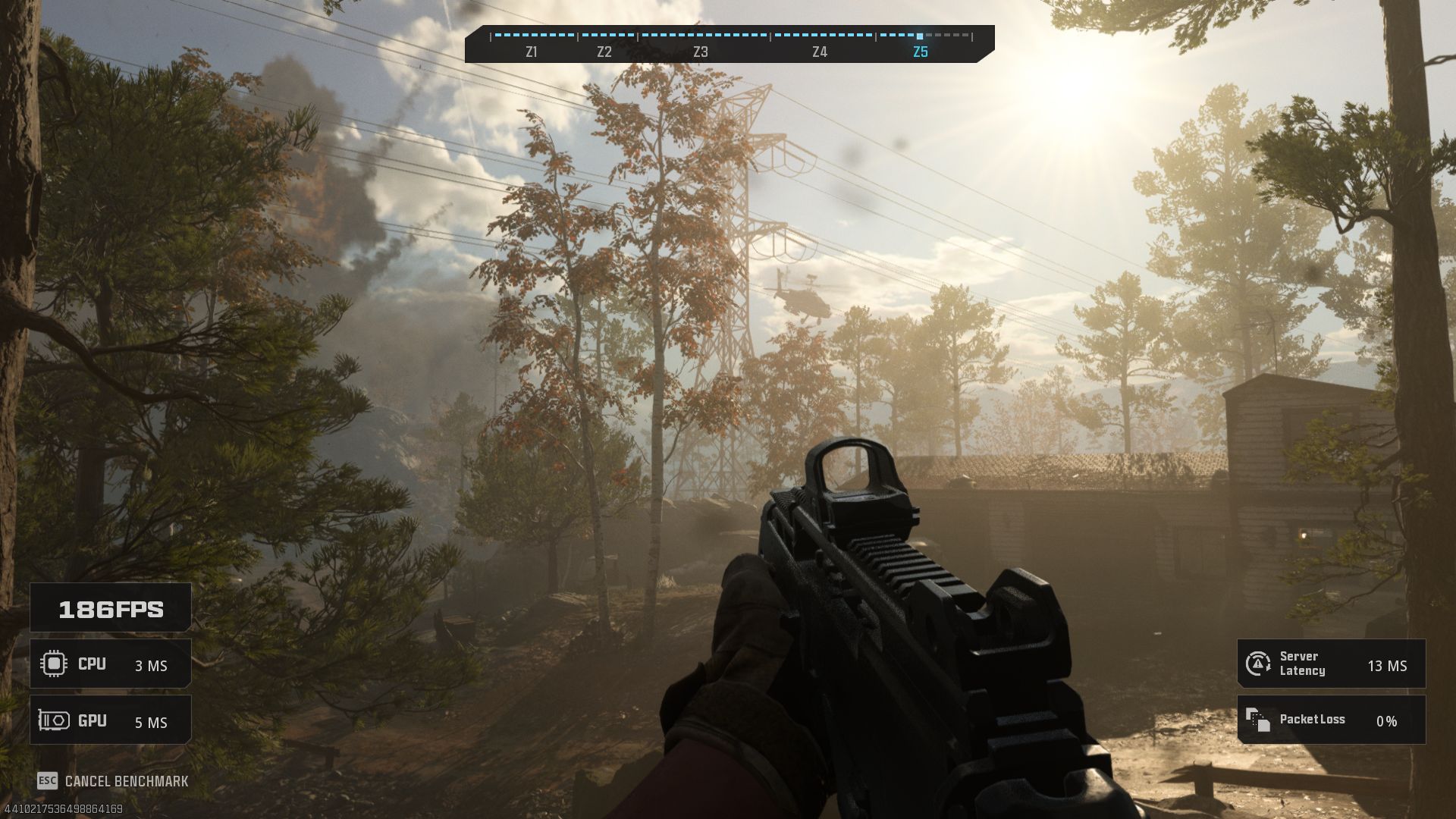Choose the Z4 benchmark zone marker
This screenshot has height=819, width=1456.
pos(820,52)
